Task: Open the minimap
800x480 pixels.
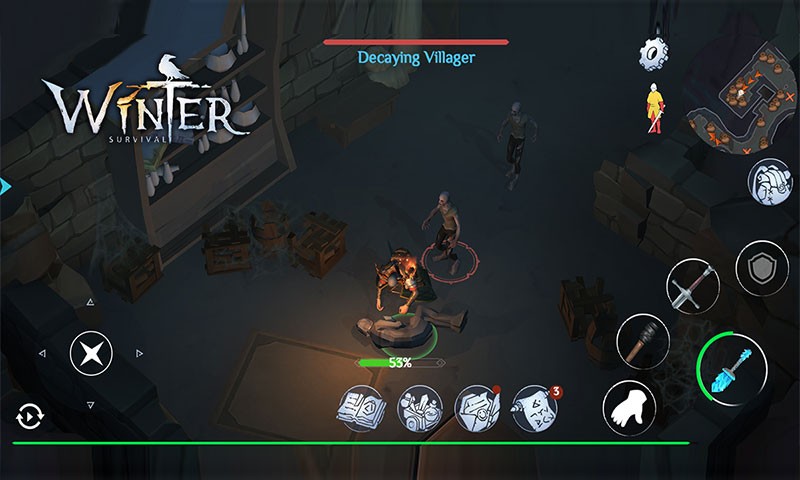Action: click(741, 97)
